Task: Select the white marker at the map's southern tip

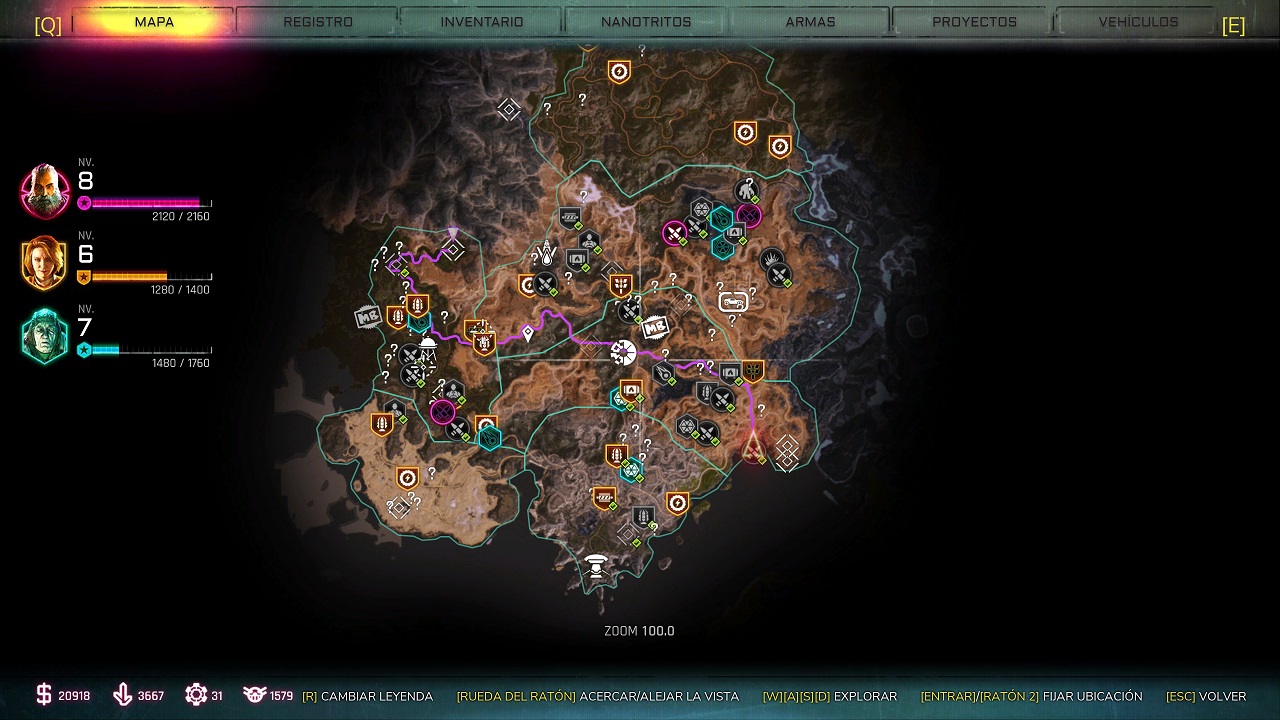Action: click(x=597, y=567)
